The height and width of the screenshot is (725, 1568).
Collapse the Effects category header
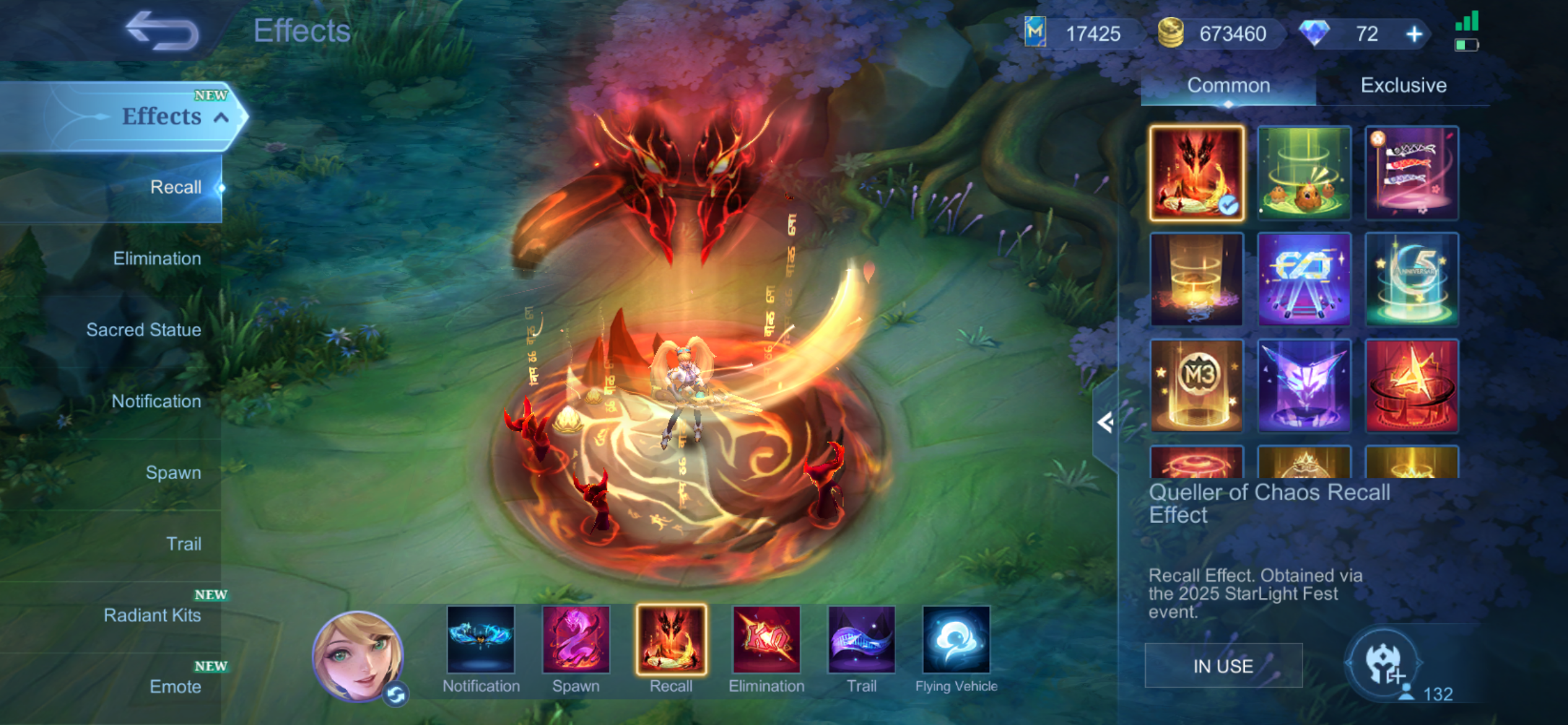coord(221,117)
